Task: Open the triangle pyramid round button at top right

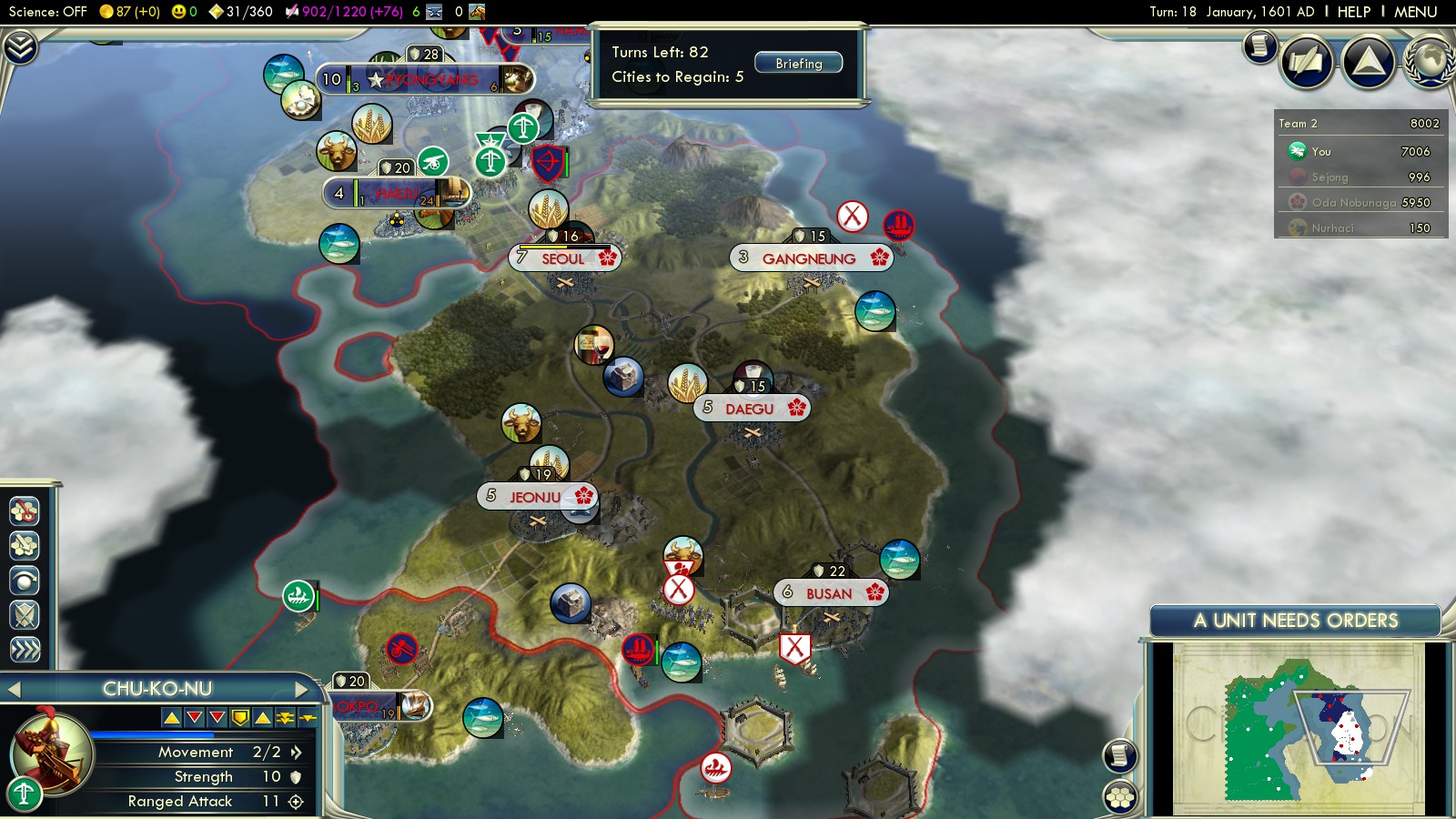Action: coord(1368,62)
